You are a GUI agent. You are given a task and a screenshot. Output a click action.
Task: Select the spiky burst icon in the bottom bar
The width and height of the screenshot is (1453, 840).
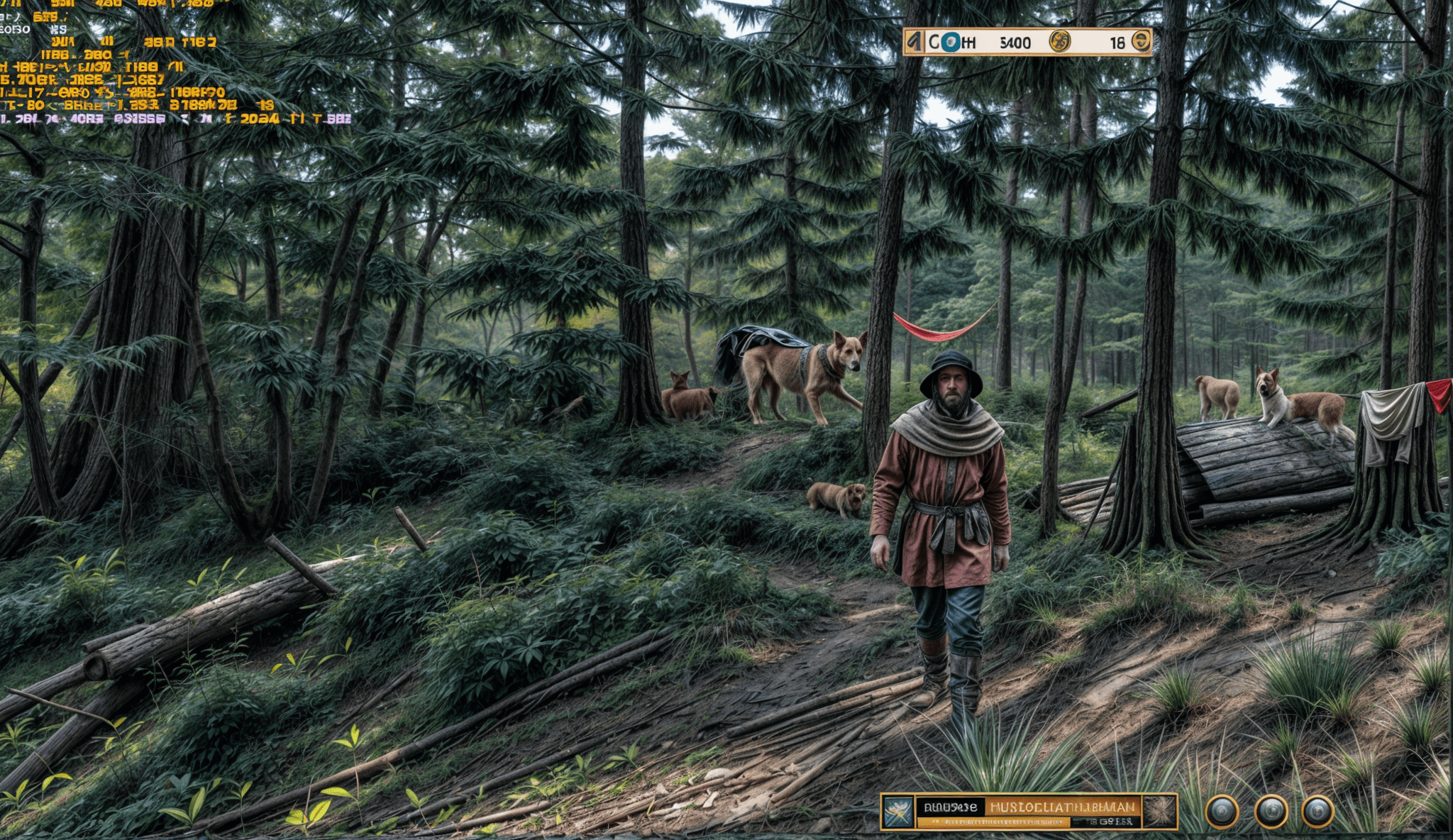[x=1160, y=812]
